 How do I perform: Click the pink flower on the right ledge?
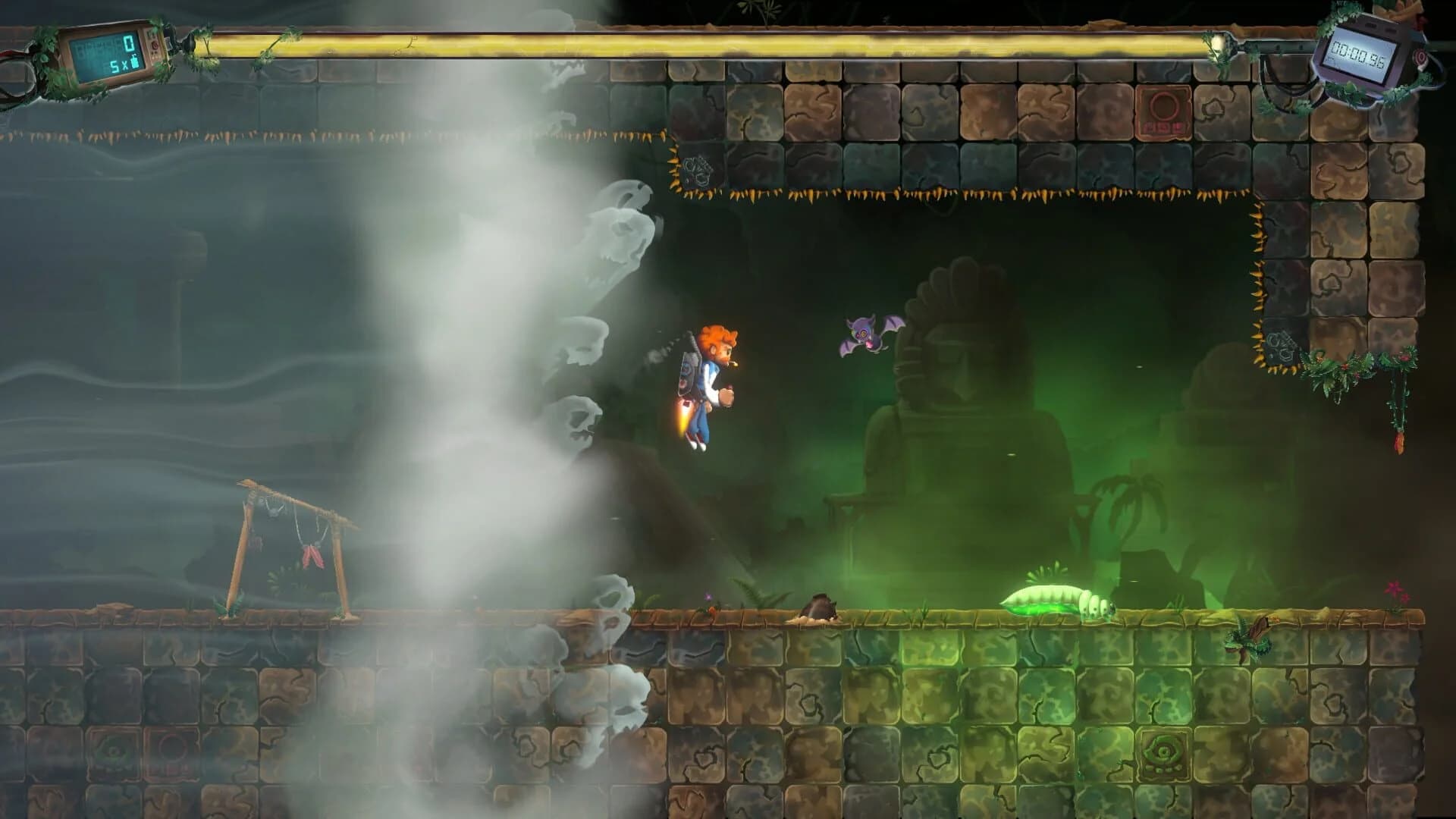click(1394, 589)
